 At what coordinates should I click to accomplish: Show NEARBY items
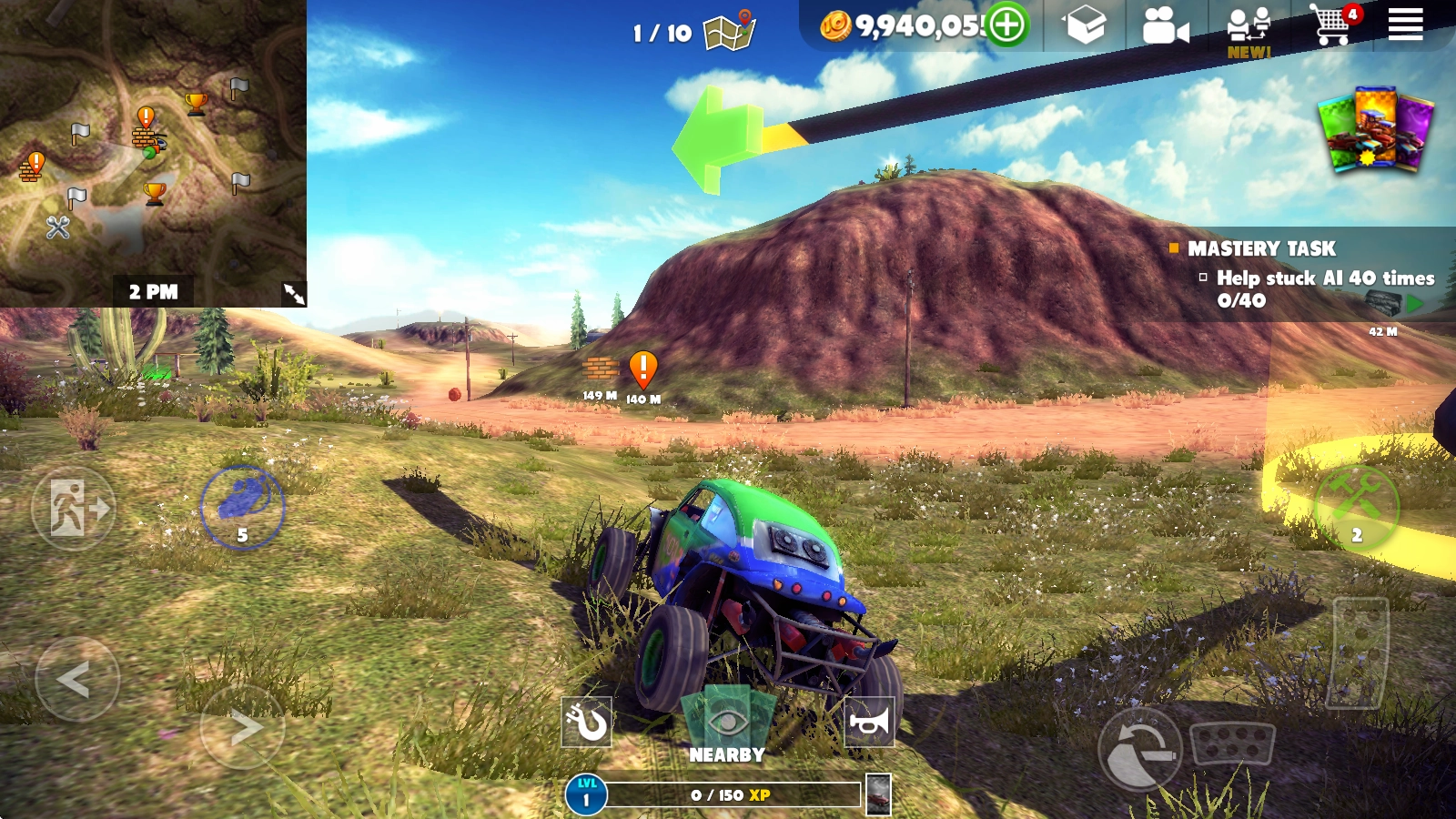point(726,728)
